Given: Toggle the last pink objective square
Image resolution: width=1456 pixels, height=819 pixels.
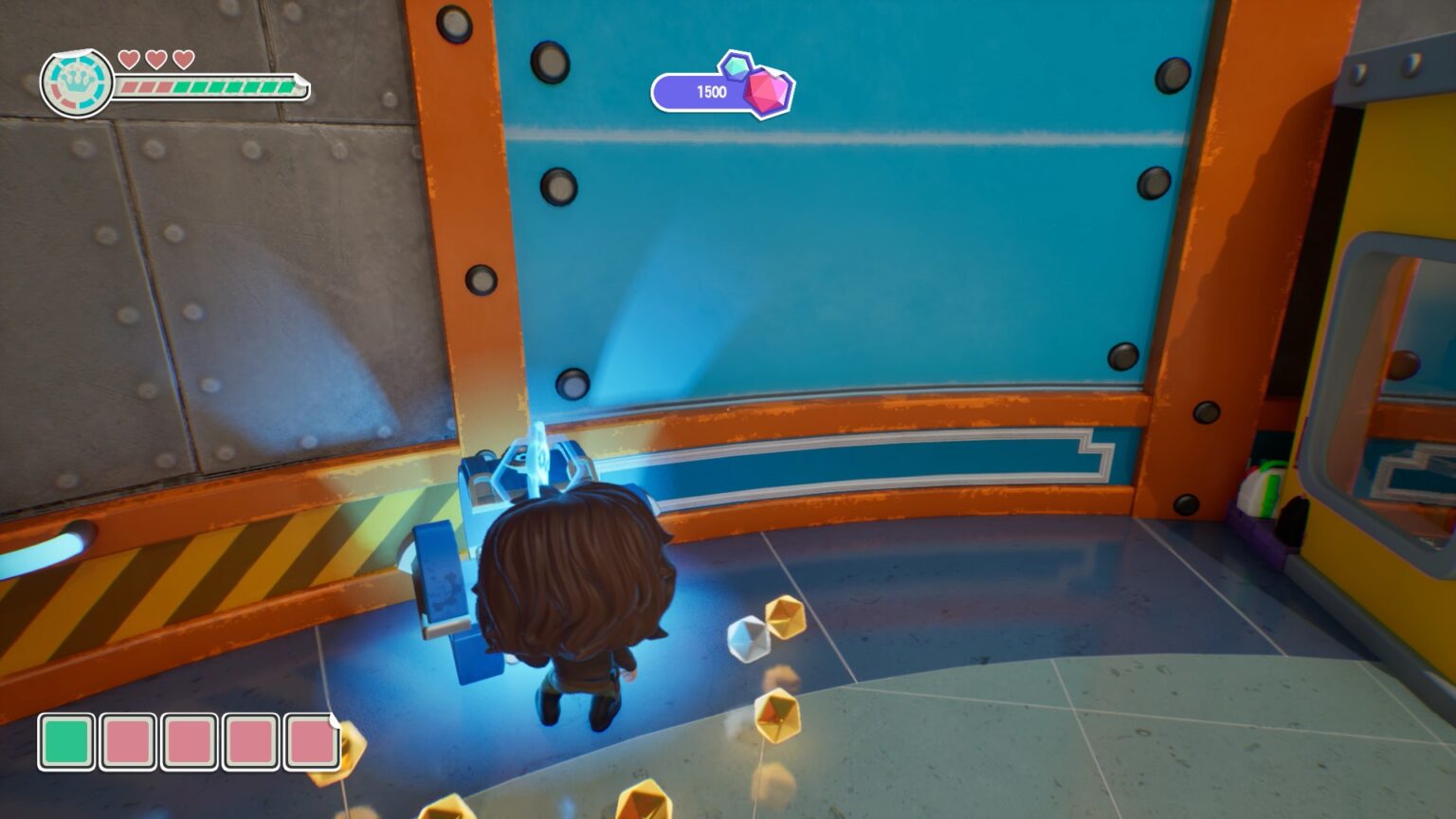Looking at the screenshot, I should (313, 743).
